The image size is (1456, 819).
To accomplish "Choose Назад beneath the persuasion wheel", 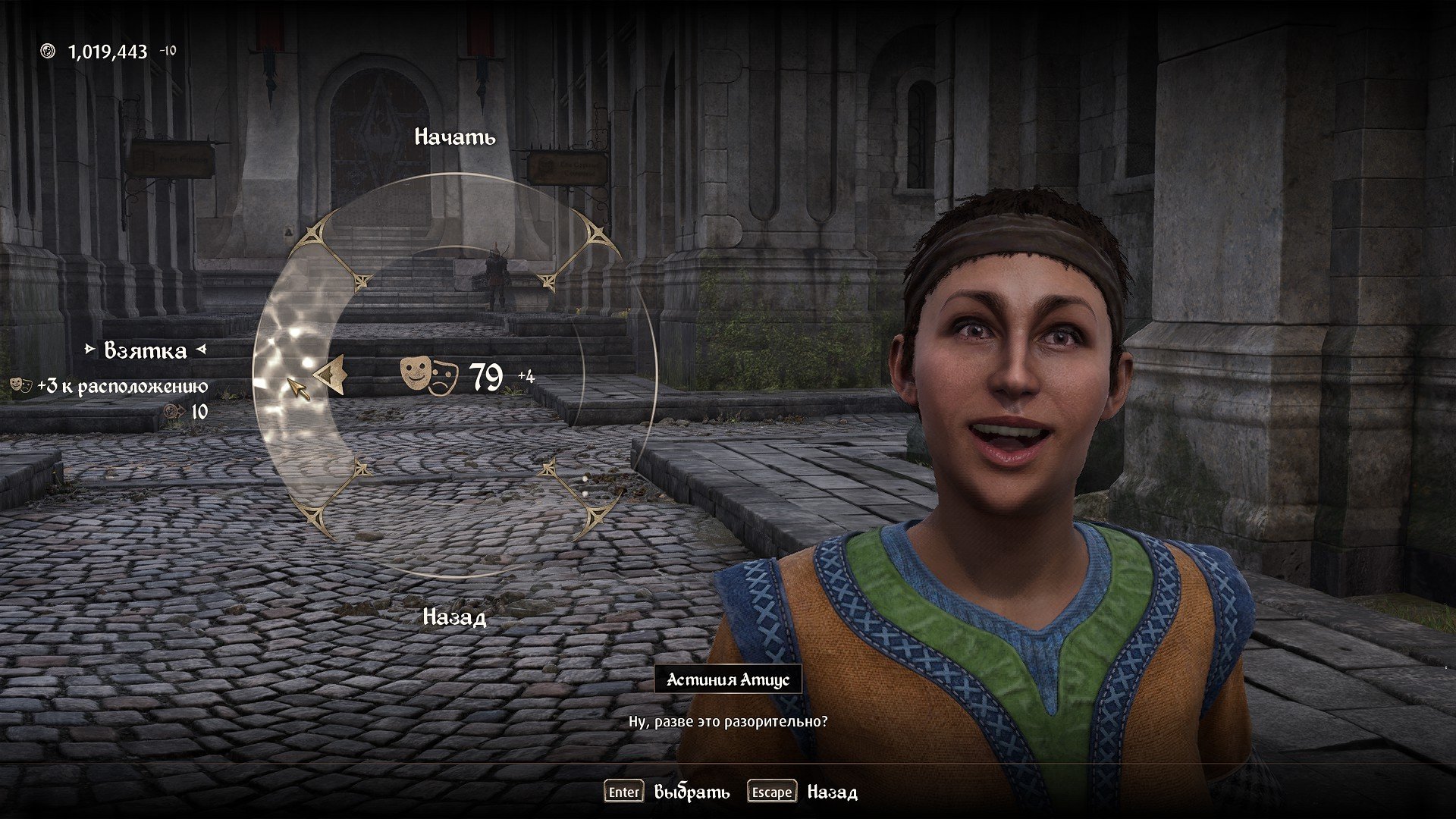I will 454,617.
